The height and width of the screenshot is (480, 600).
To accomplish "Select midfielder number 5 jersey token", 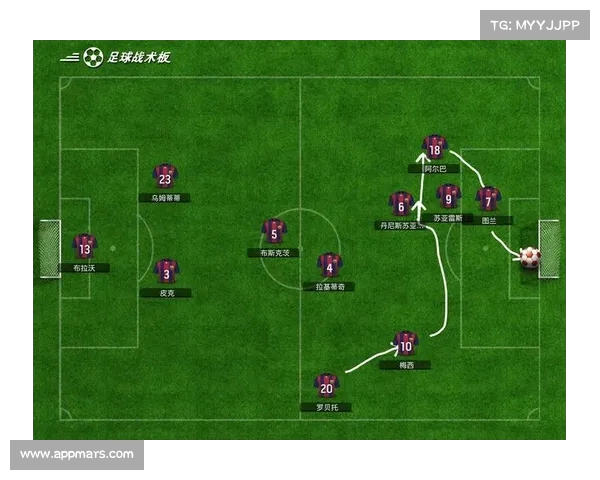I will [x=274, y=232].
